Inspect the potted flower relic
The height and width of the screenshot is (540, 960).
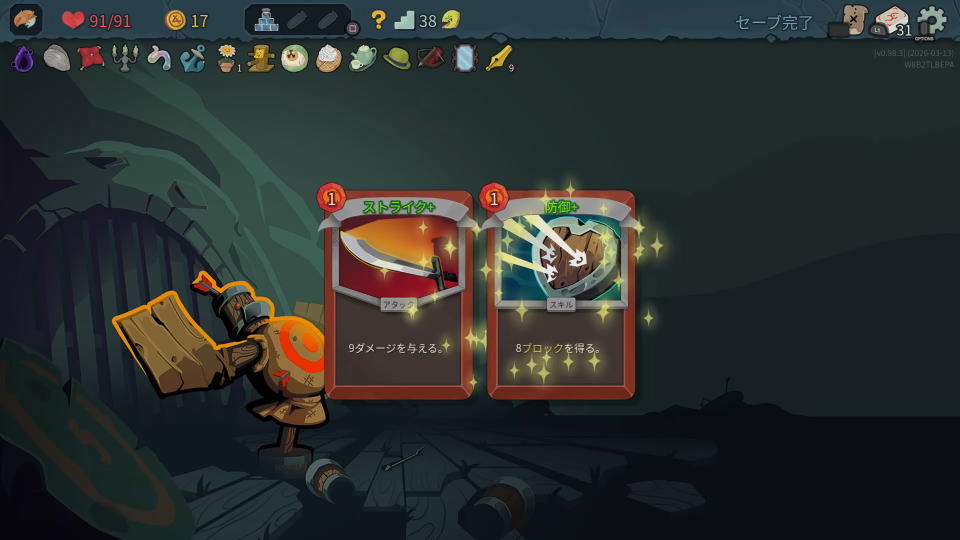(x=227, y=59)
